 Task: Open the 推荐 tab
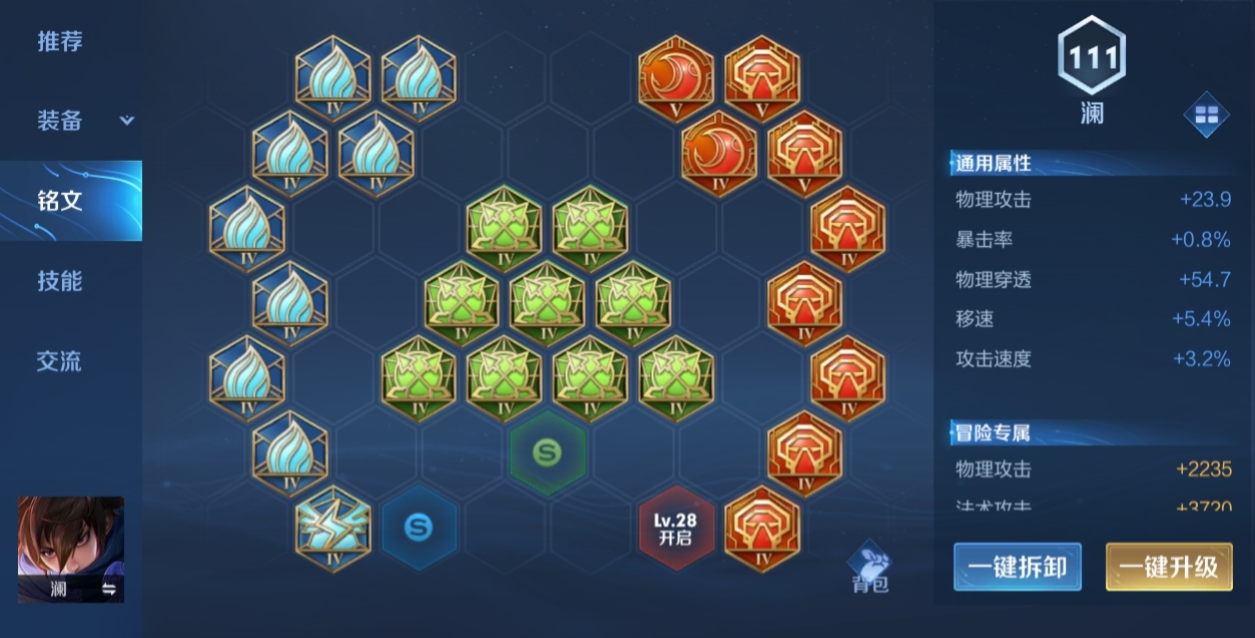tap(60, 42)
